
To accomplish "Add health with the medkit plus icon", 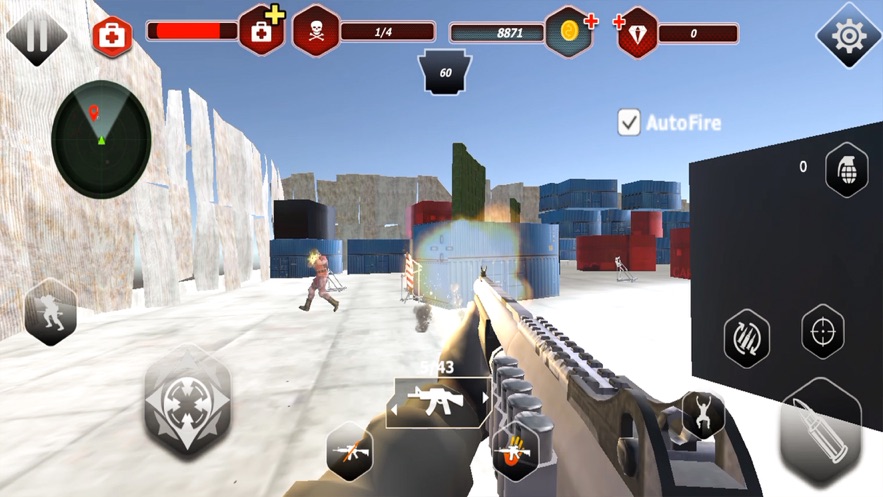I will pos(262,31).
